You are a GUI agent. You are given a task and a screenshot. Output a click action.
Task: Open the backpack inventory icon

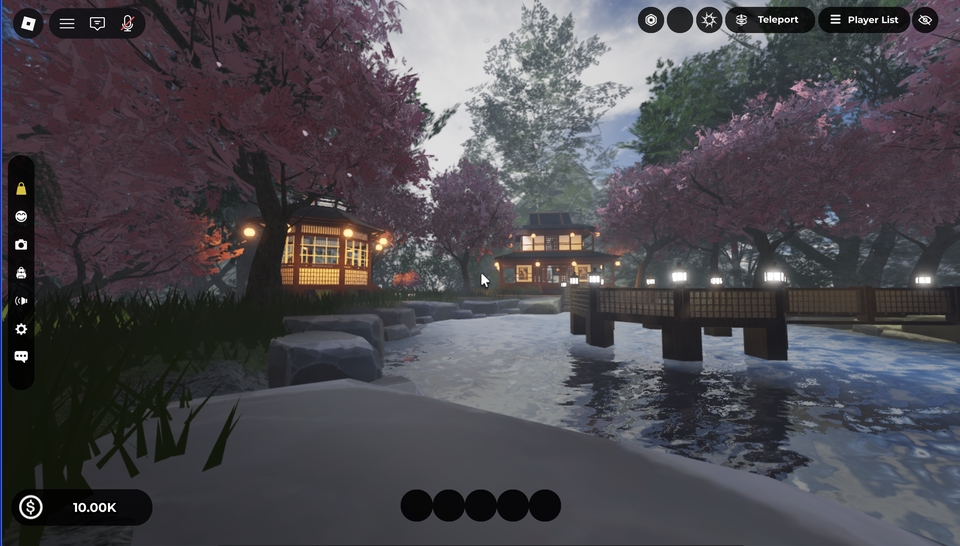coord(21,273)
